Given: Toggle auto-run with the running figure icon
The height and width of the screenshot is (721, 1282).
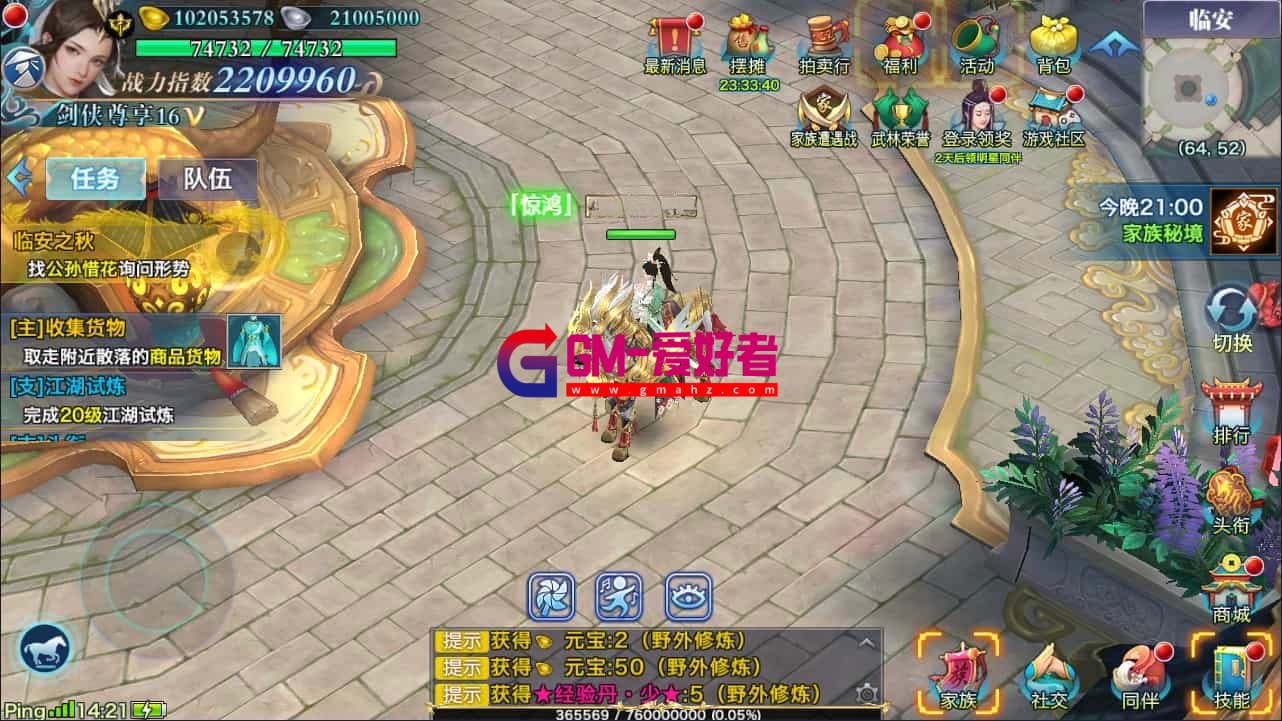Looking at the screenshot, I should coord(619,596).
